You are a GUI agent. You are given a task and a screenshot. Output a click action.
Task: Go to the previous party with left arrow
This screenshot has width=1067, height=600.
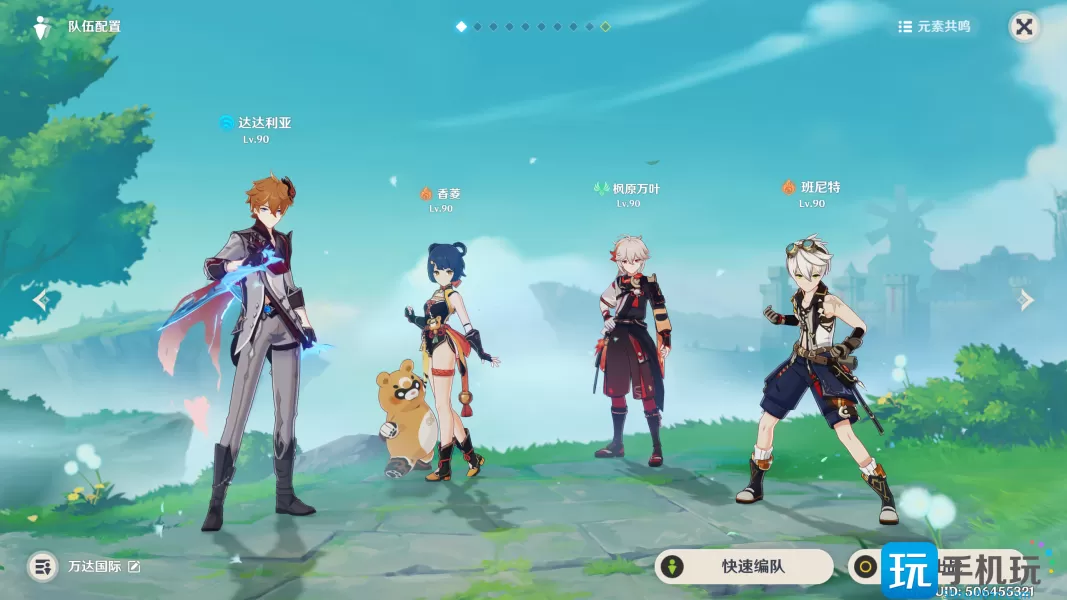41,299
